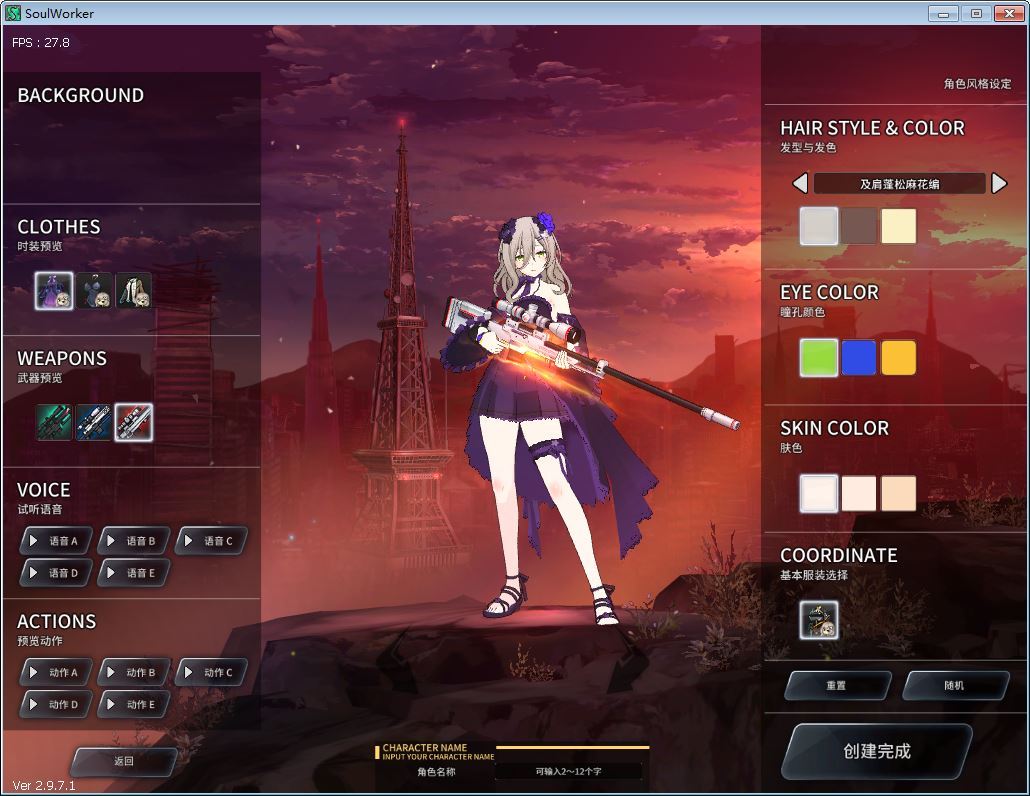Select the basic outfit coordinate icon

point(819,620)
